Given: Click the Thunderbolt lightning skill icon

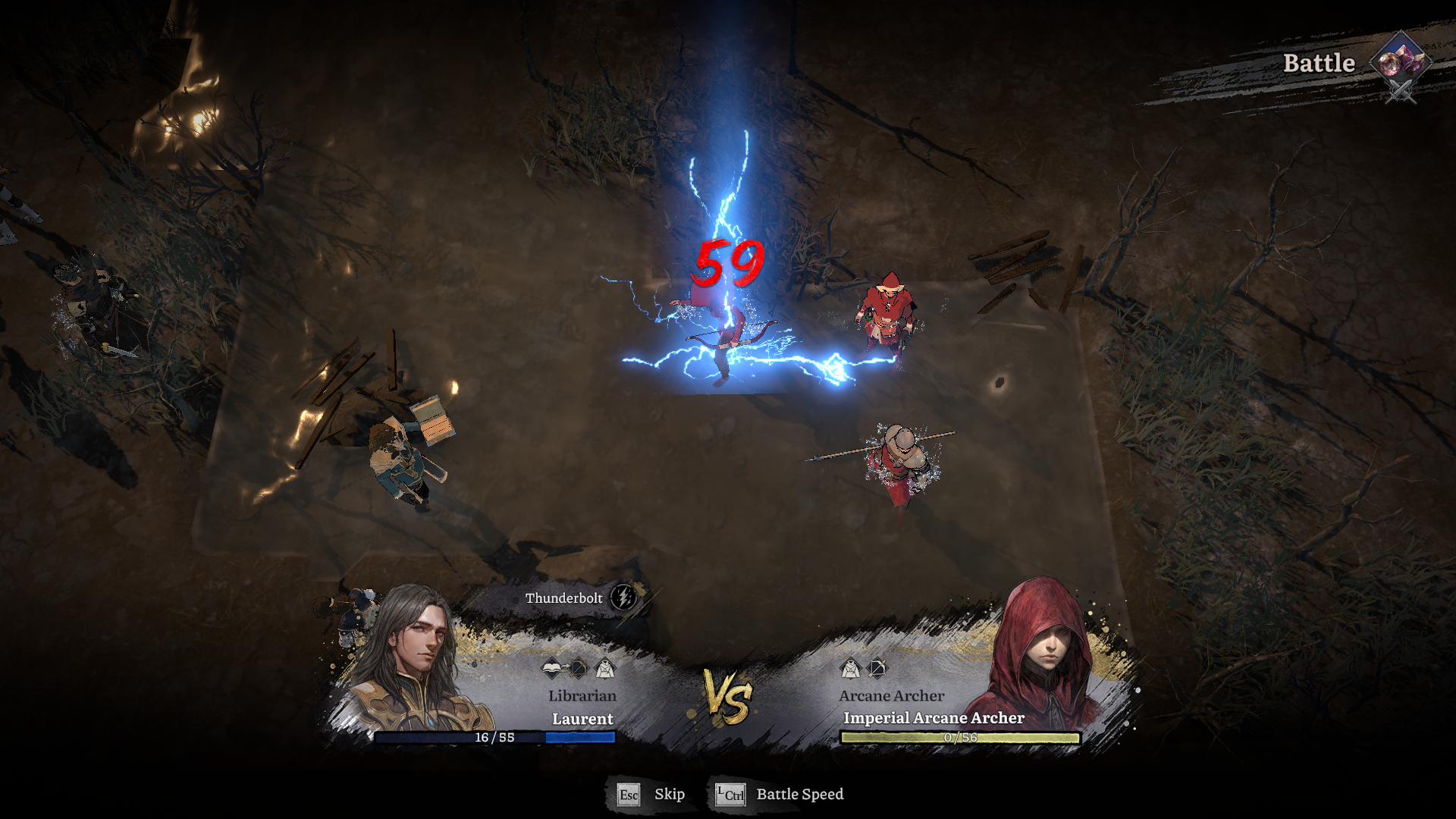Looking at the screenshot, I should tap(623, 598).
